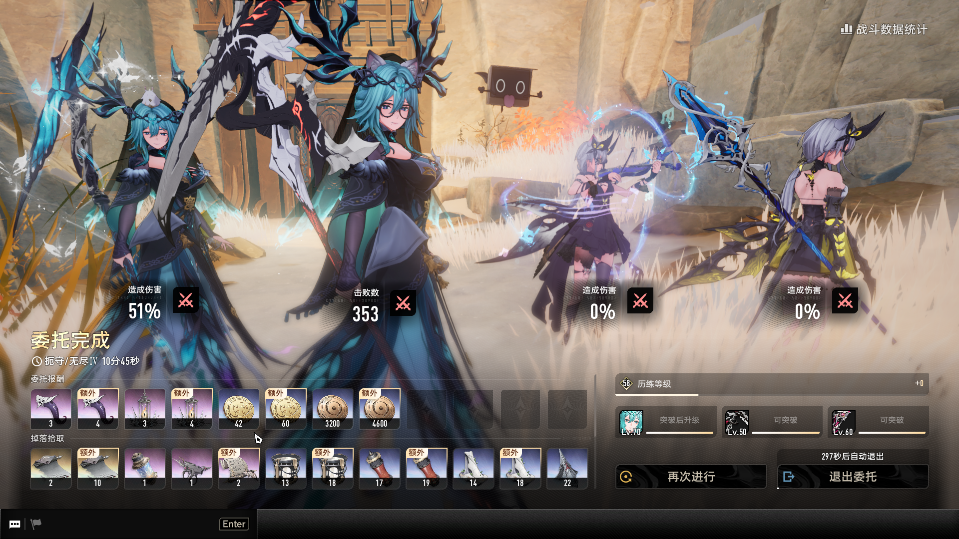Choose the bonus coin stack showing 60
This screenshot has width=959, height=539.
pos(286,409)
